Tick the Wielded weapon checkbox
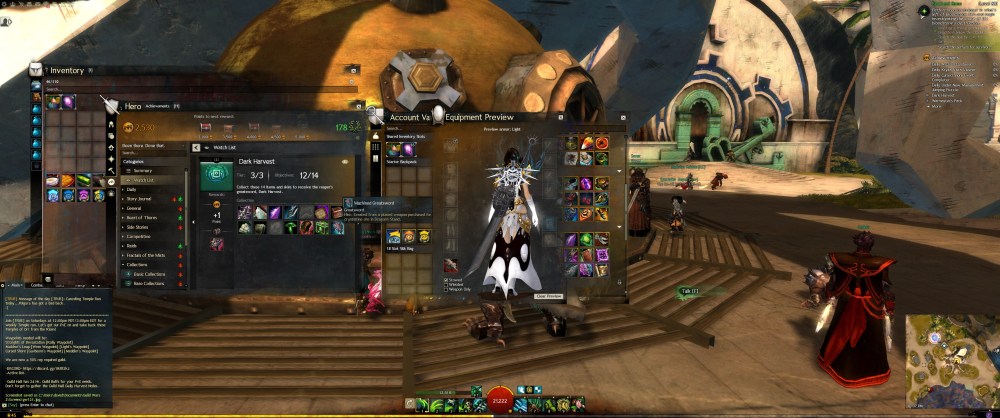 coord(446,284)
